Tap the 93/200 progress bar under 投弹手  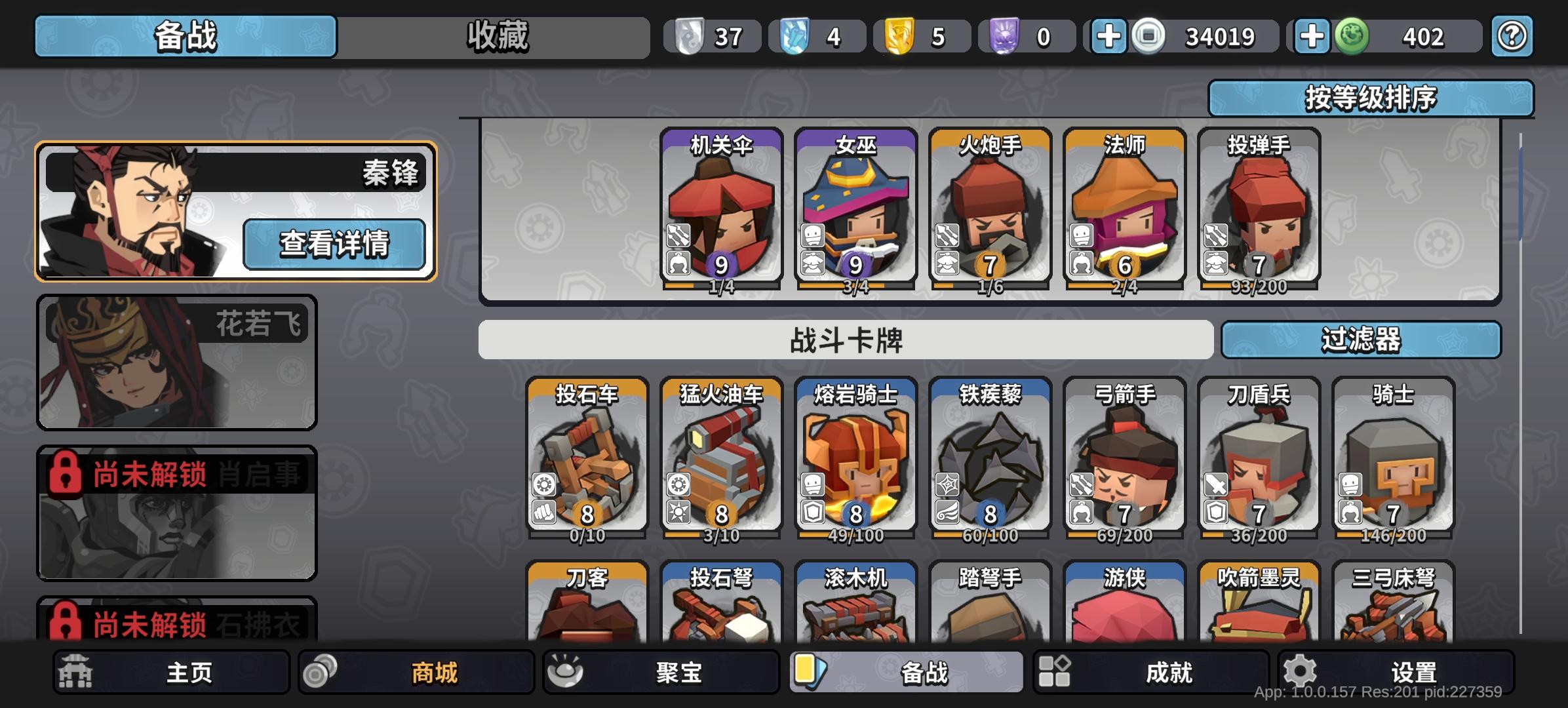click(x=1259, y=286)
